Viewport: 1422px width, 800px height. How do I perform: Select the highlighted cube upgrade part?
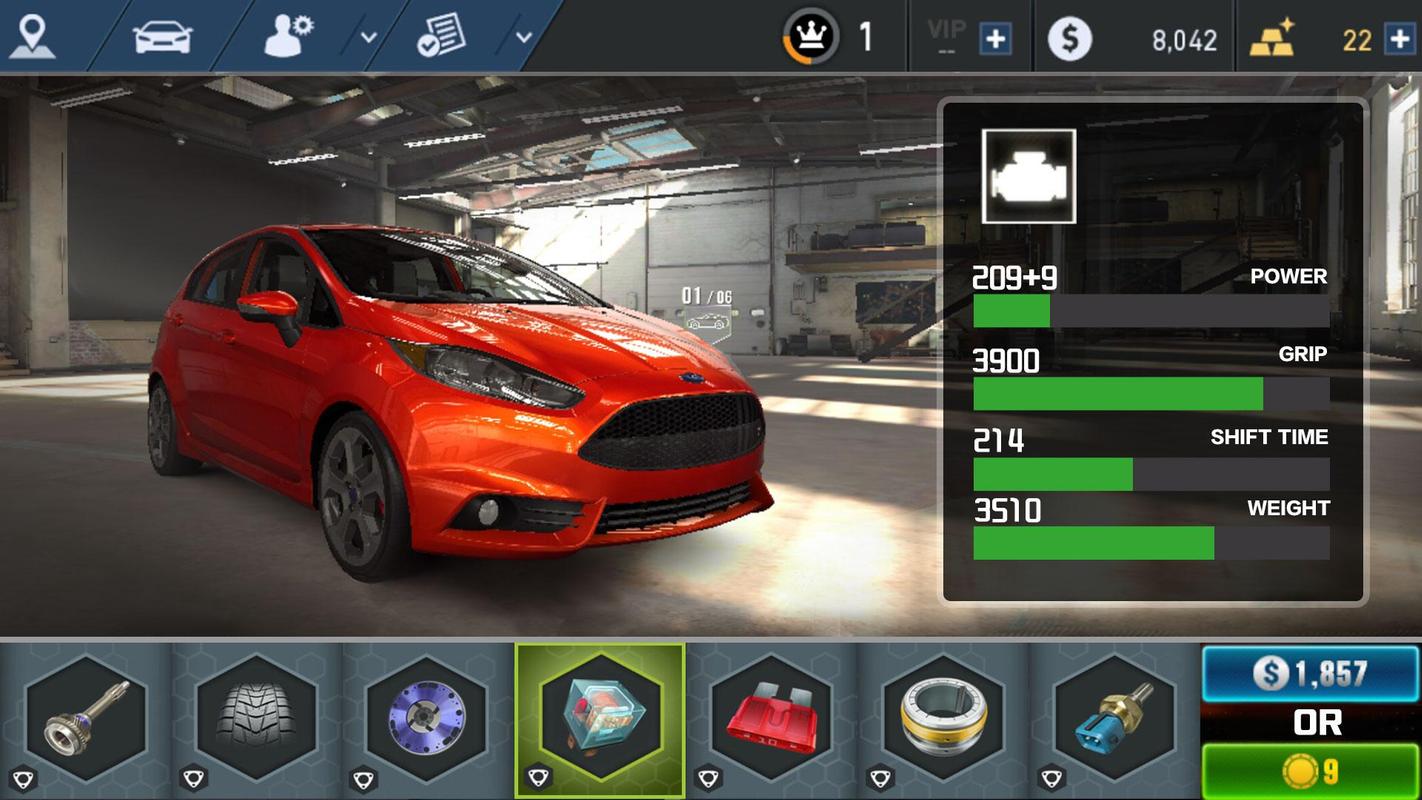click(x=600, y=718)
